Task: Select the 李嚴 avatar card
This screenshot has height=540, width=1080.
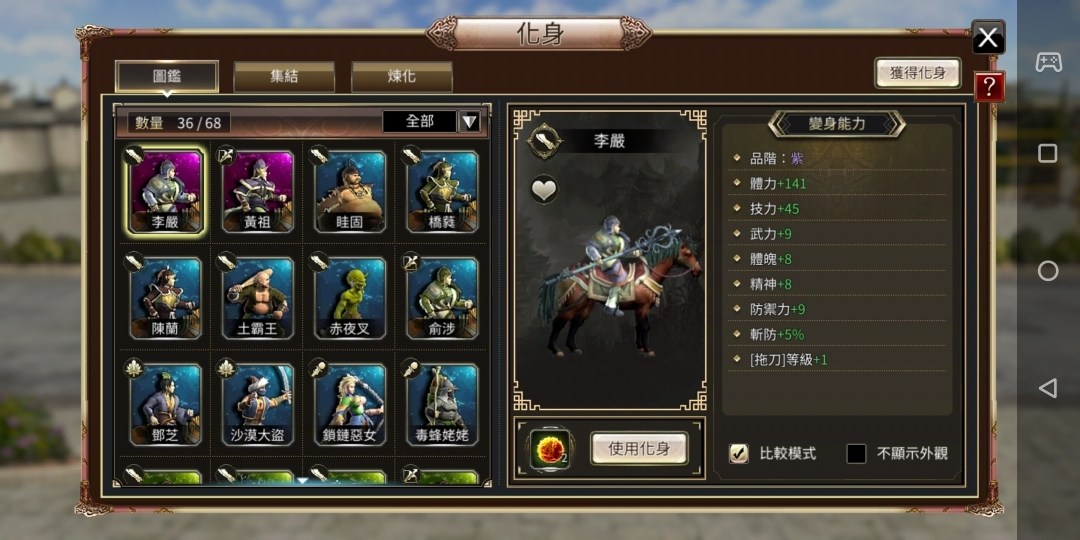Action: pyautogui.click(x=166, y=191)
